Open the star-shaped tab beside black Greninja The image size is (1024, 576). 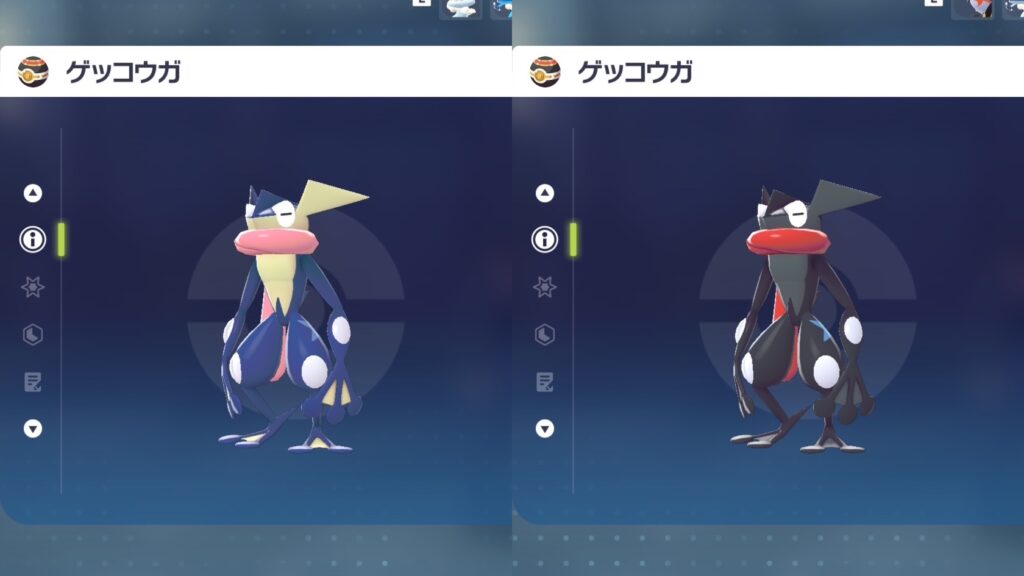click(545, 287)
